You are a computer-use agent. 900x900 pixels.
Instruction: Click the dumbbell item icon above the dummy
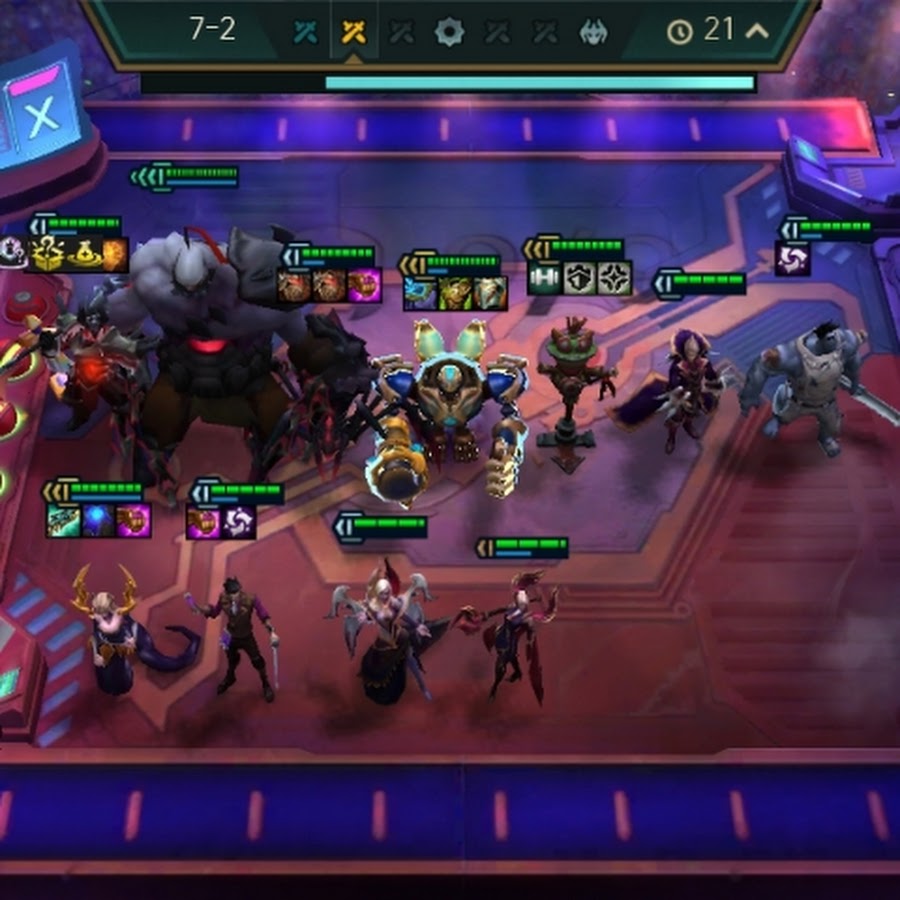pyautogui.click(x=545, y=277)
